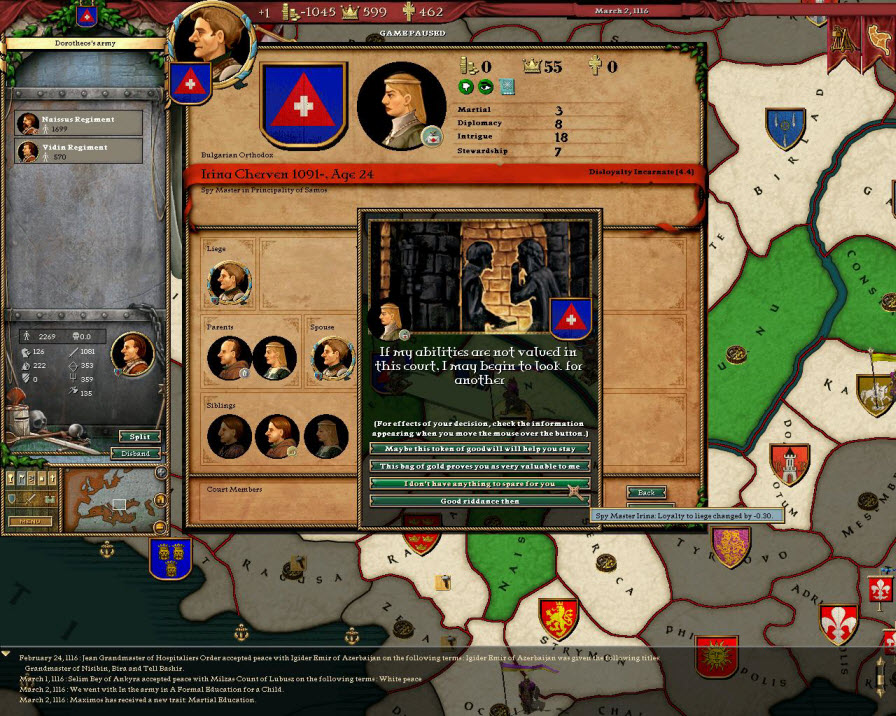This screenshot has width=896, height=716.
Task: Click the army commander's portrait
Action: click(x=131, y=353)
